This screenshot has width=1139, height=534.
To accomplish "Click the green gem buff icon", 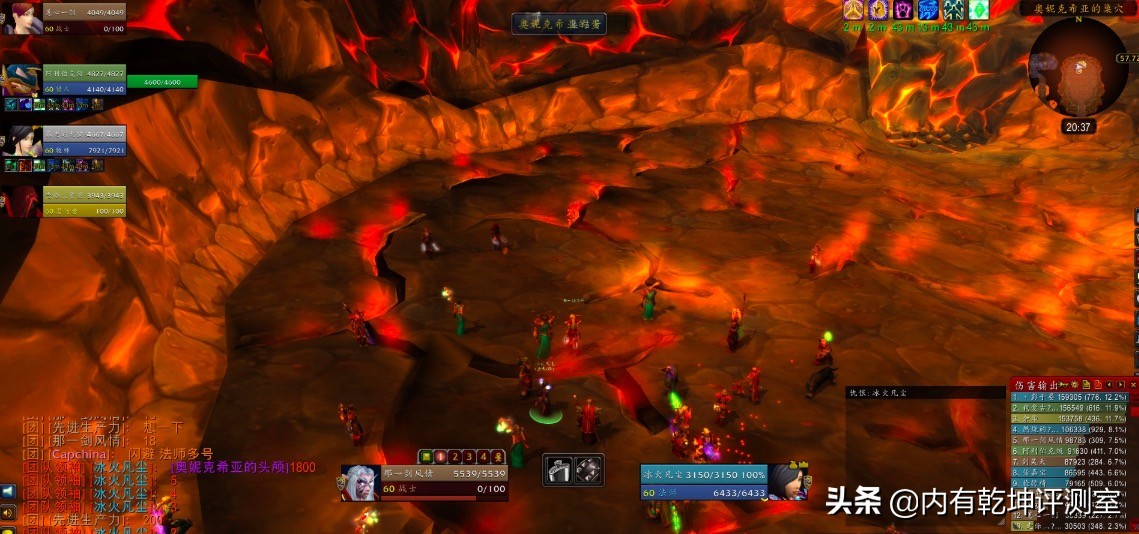I will (x=978, y=10).
